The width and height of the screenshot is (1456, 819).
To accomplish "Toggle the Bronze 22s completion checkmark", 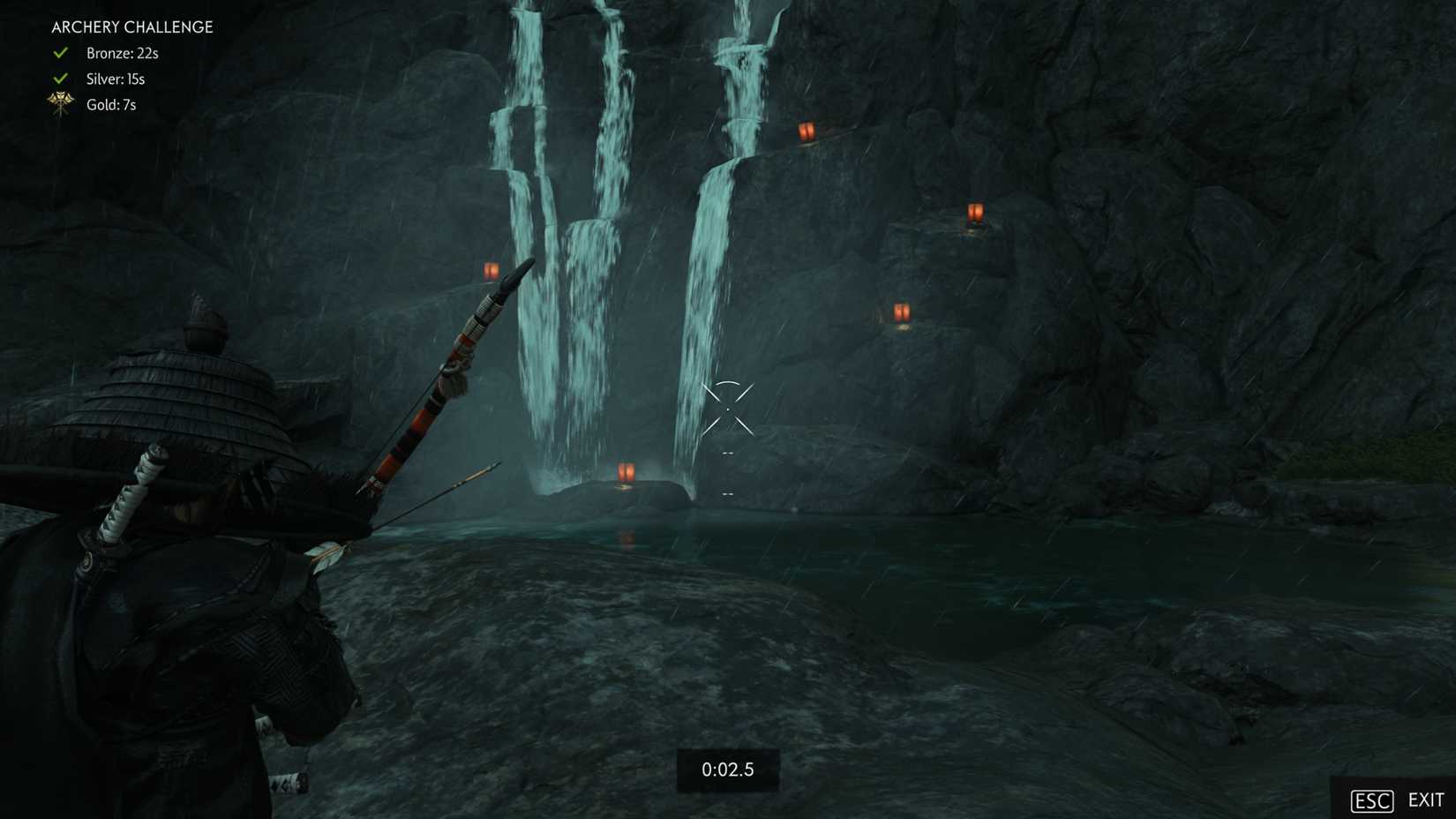I will (x=58, y=52).
